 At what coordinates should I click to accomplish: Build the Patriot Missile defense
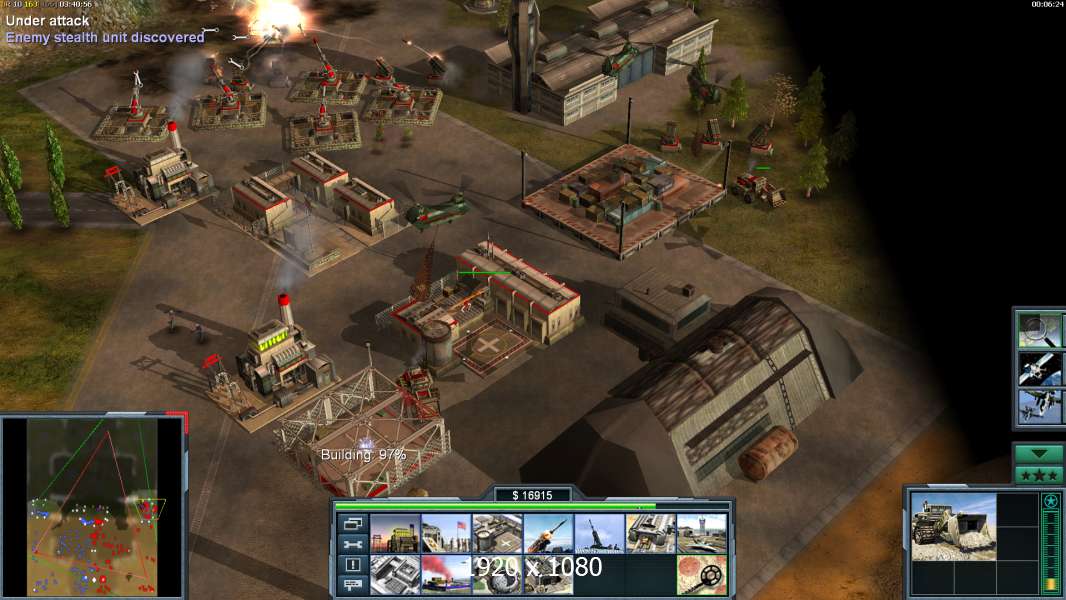[548, 534]
